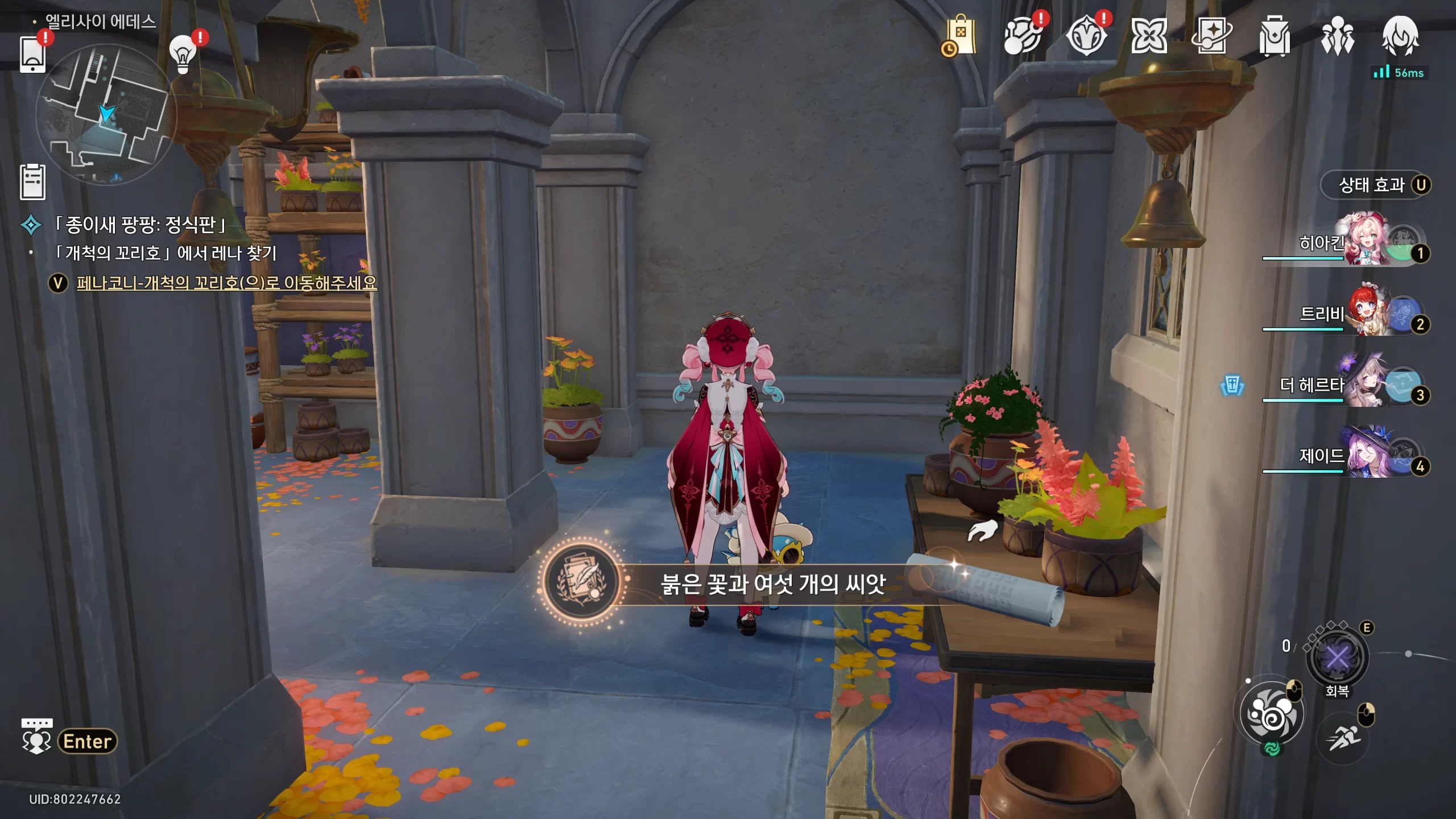This screenshot has width=1456, height=819.
Task: Activate the 회복 technique button
Action: pos(1337,659)
